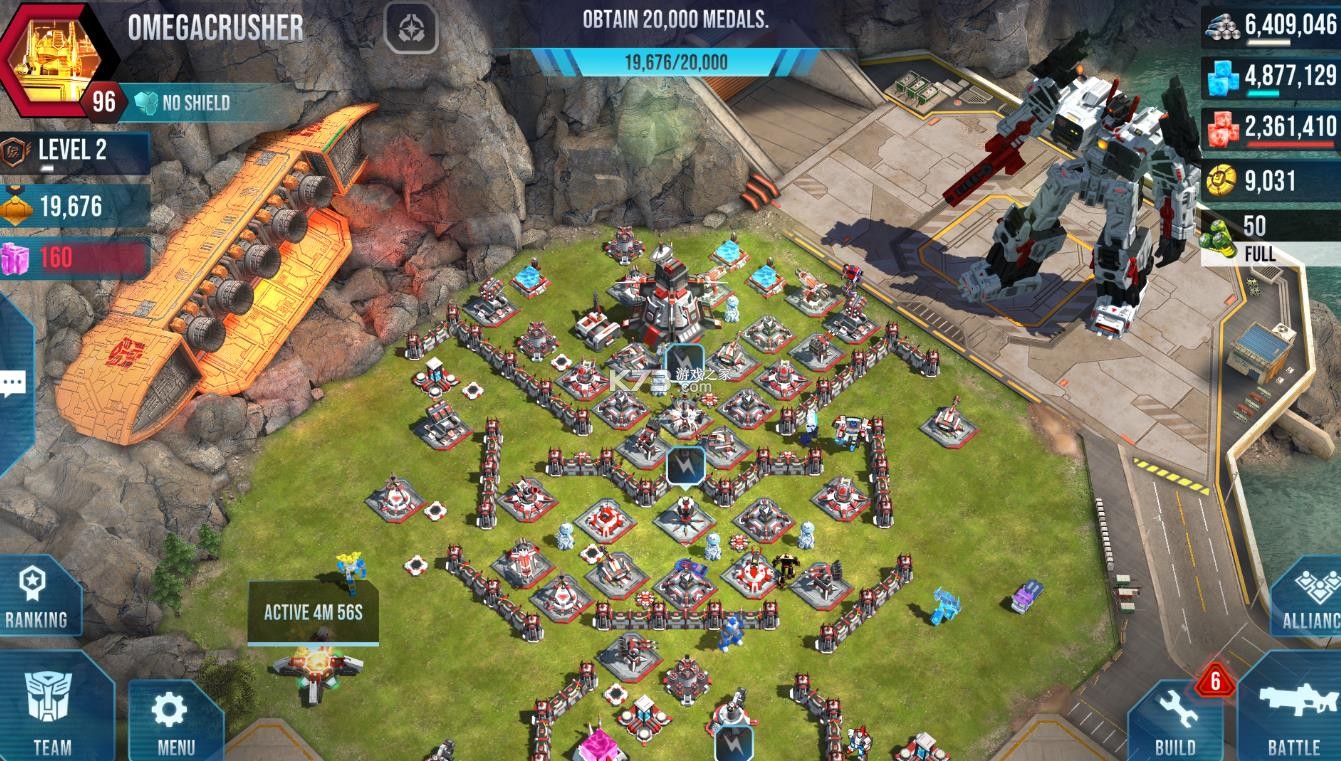Screen dimensions: 1341x761
Task: Open the purple cube 160 currency
Action: [x=74, y=258]
